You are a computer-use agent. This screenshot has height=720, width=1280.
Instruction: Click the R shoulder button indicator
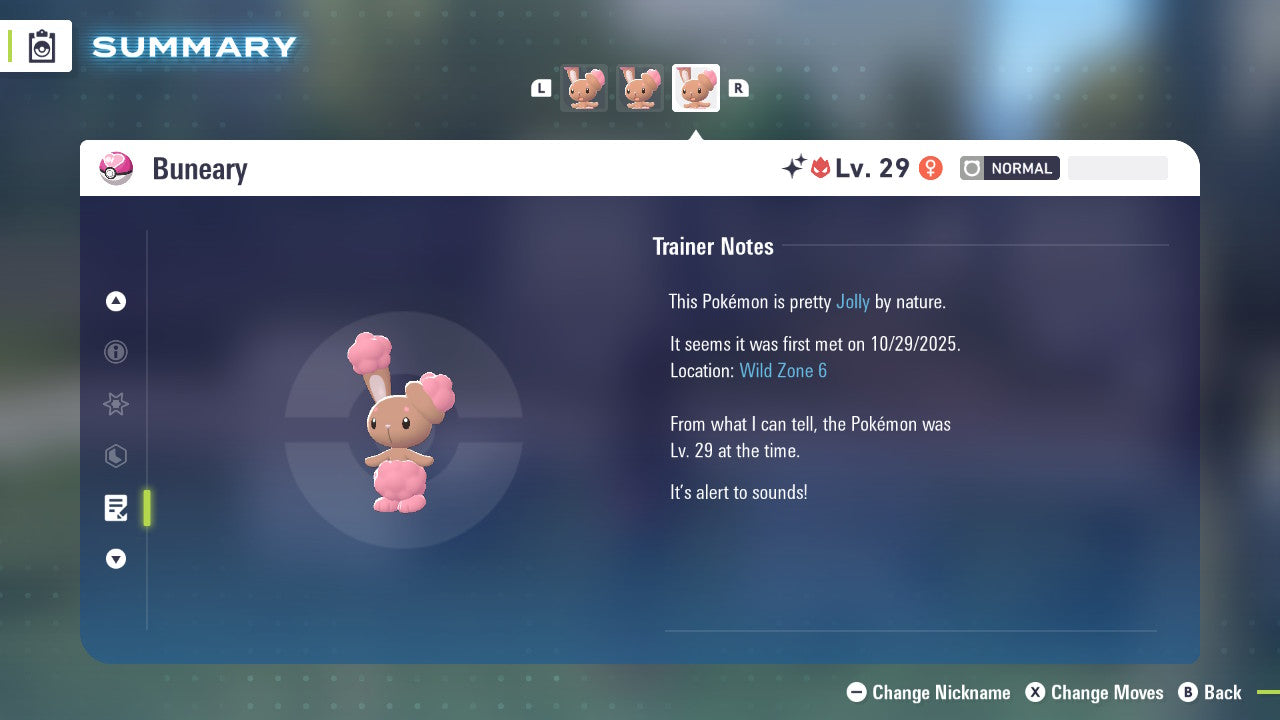coord(738,88)
